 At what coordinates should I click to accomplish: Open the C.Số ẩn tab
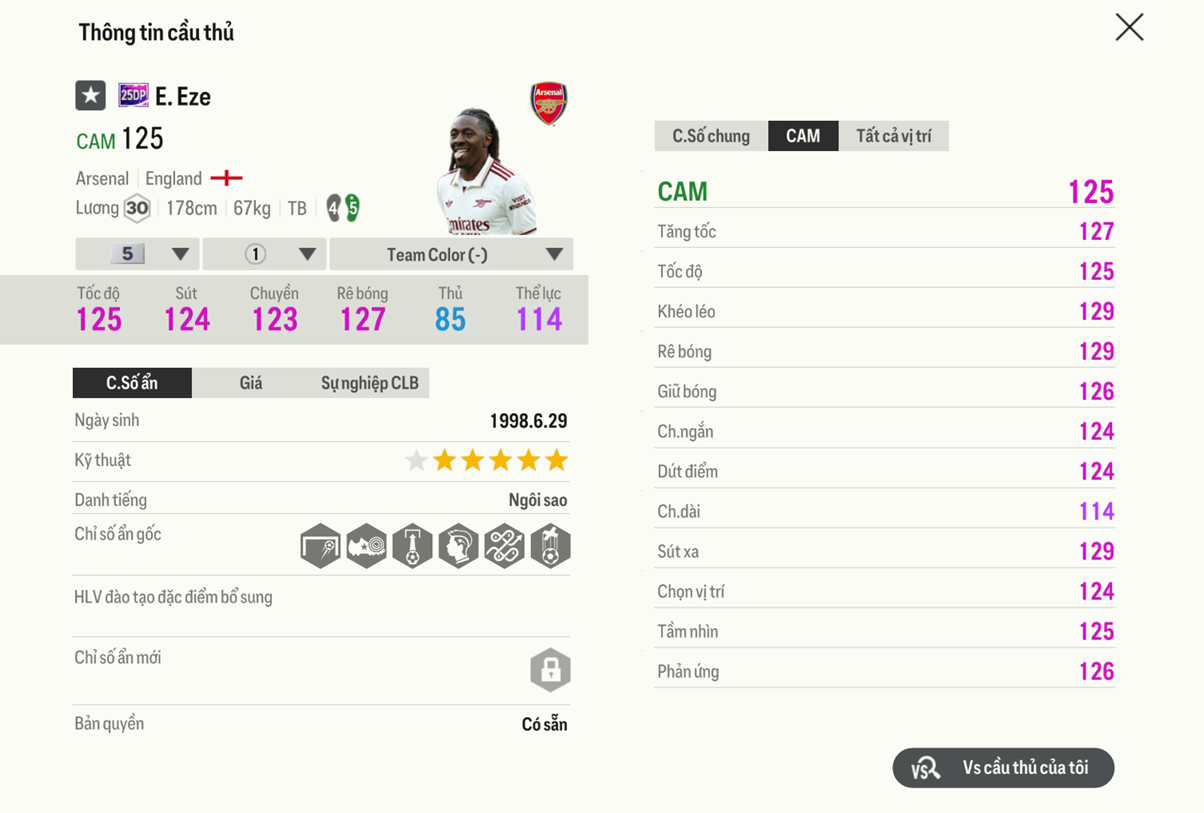pyautogui.click(x=132, y=383)
